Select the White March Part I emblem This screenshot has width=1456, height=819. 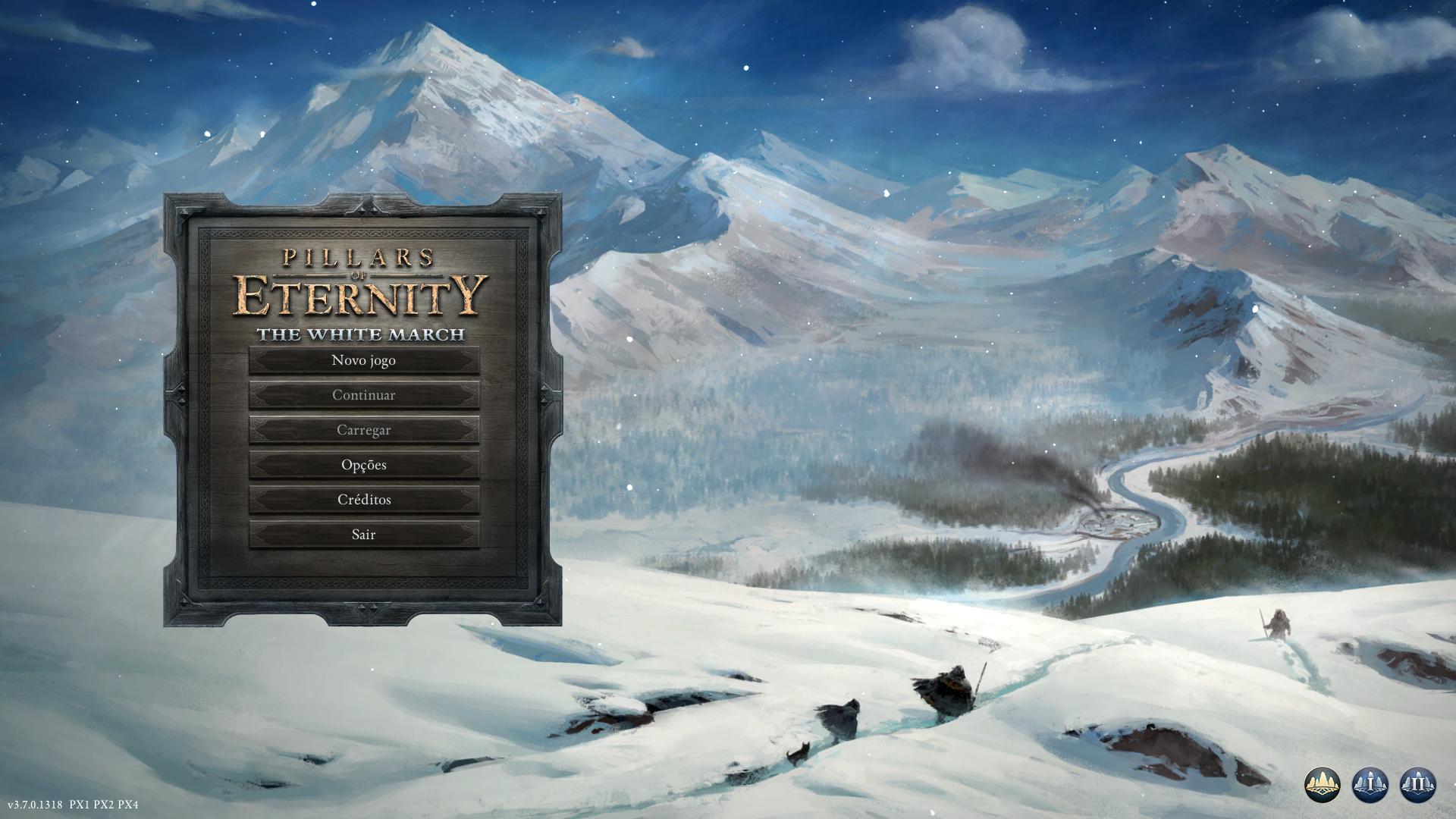coord(1370,784)
